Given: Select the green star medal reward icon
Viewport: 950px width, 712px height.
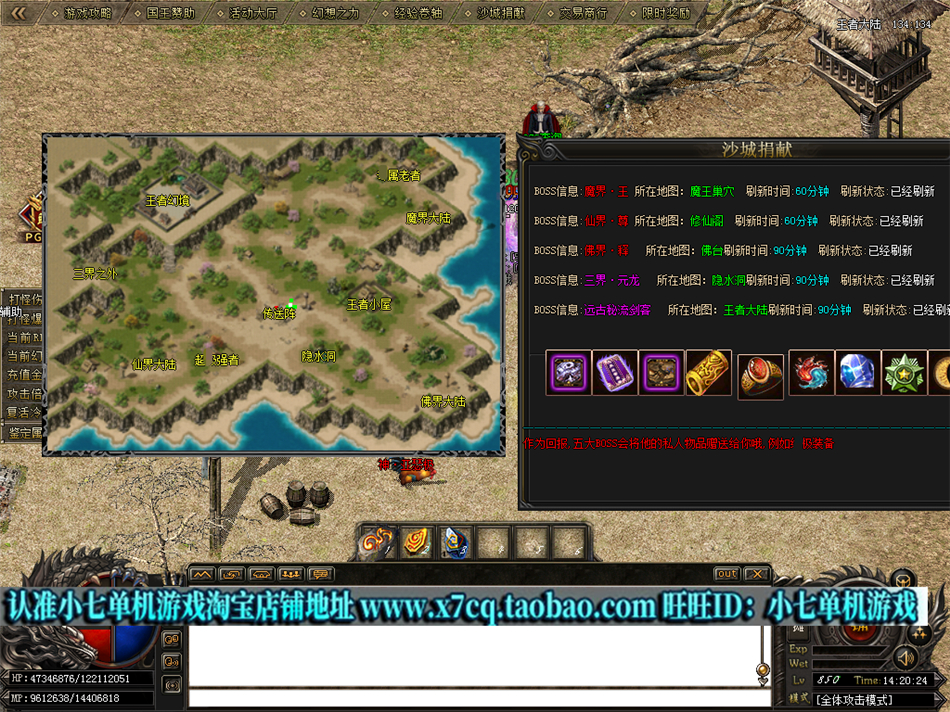Looking at the screenshot, I should click(x=906, y=372).
